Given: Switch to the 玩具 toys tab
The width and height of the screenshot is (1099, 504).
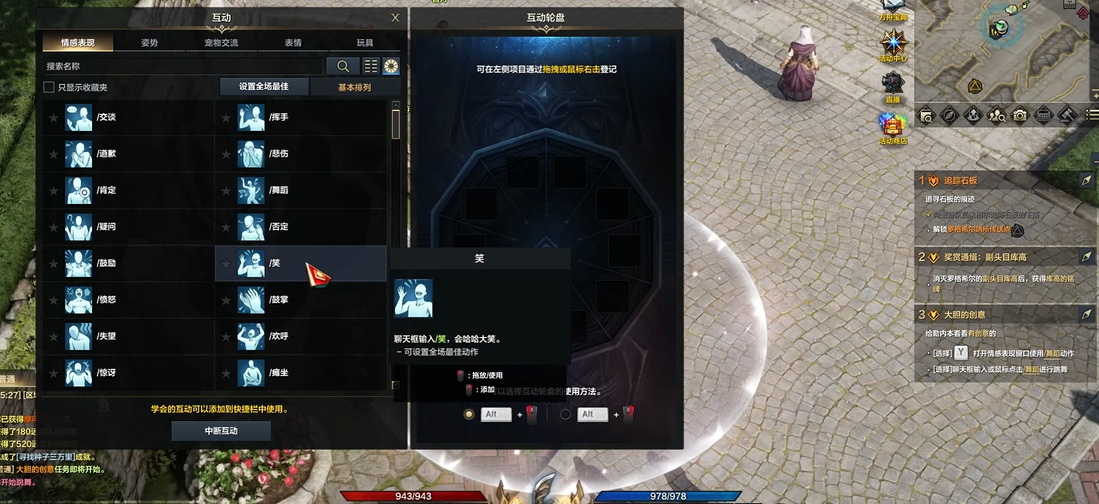Looking at the screenshot, I should pyautogui.click(x=365, y=43).
